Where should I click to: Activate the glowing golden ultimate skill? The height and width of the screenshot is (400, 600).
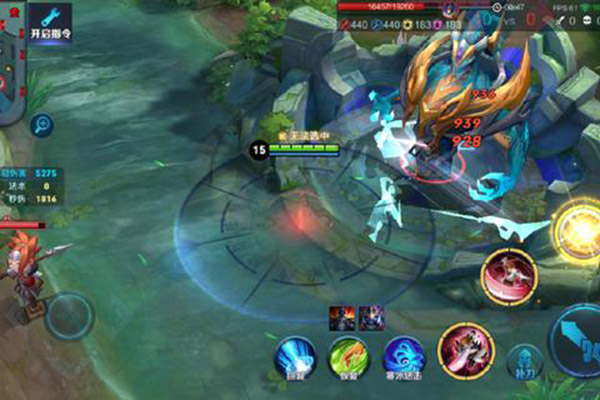point(577,226)
